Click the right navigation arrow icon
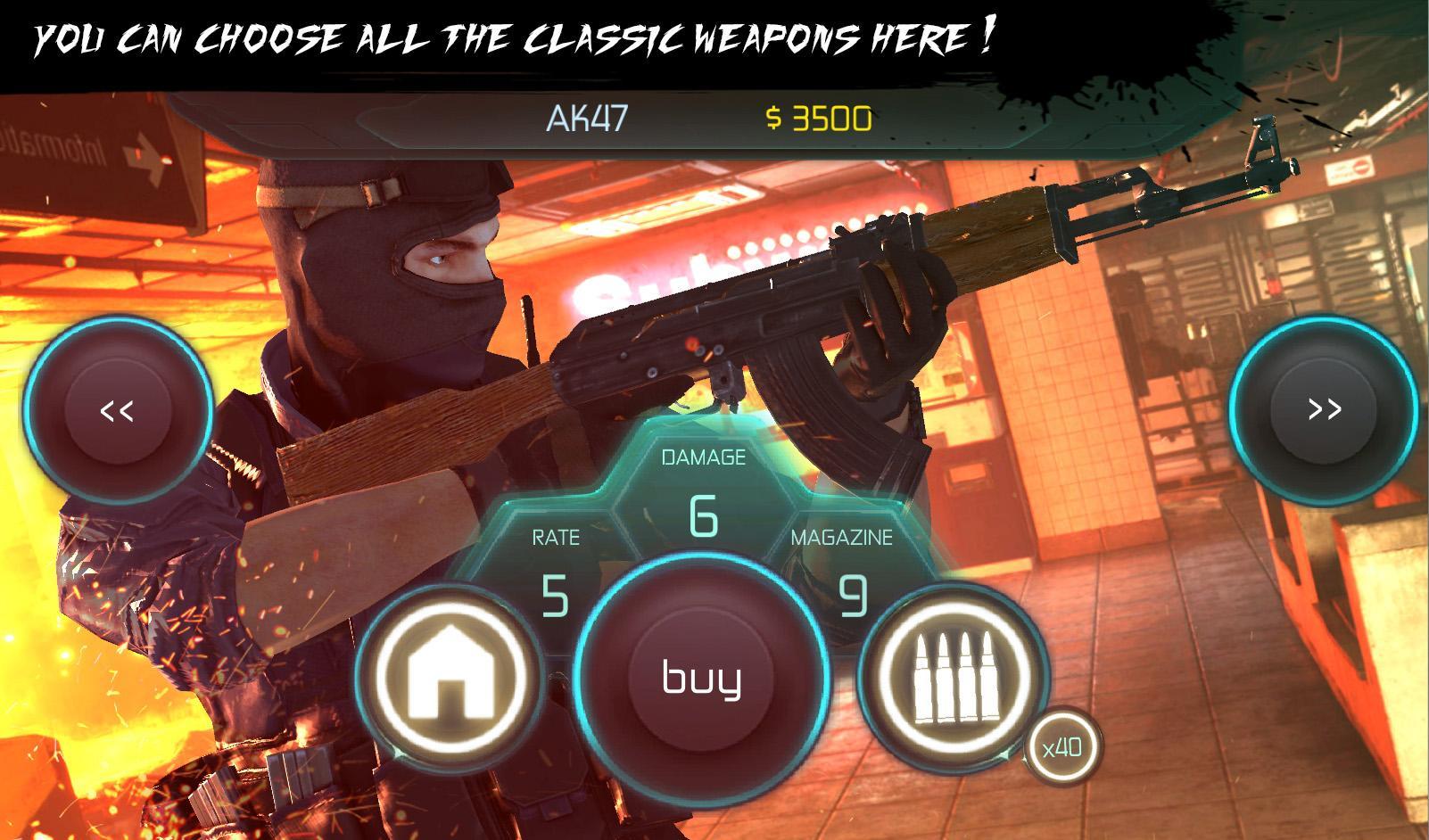Viewport: 1429px width, 840px height. 1323,410
